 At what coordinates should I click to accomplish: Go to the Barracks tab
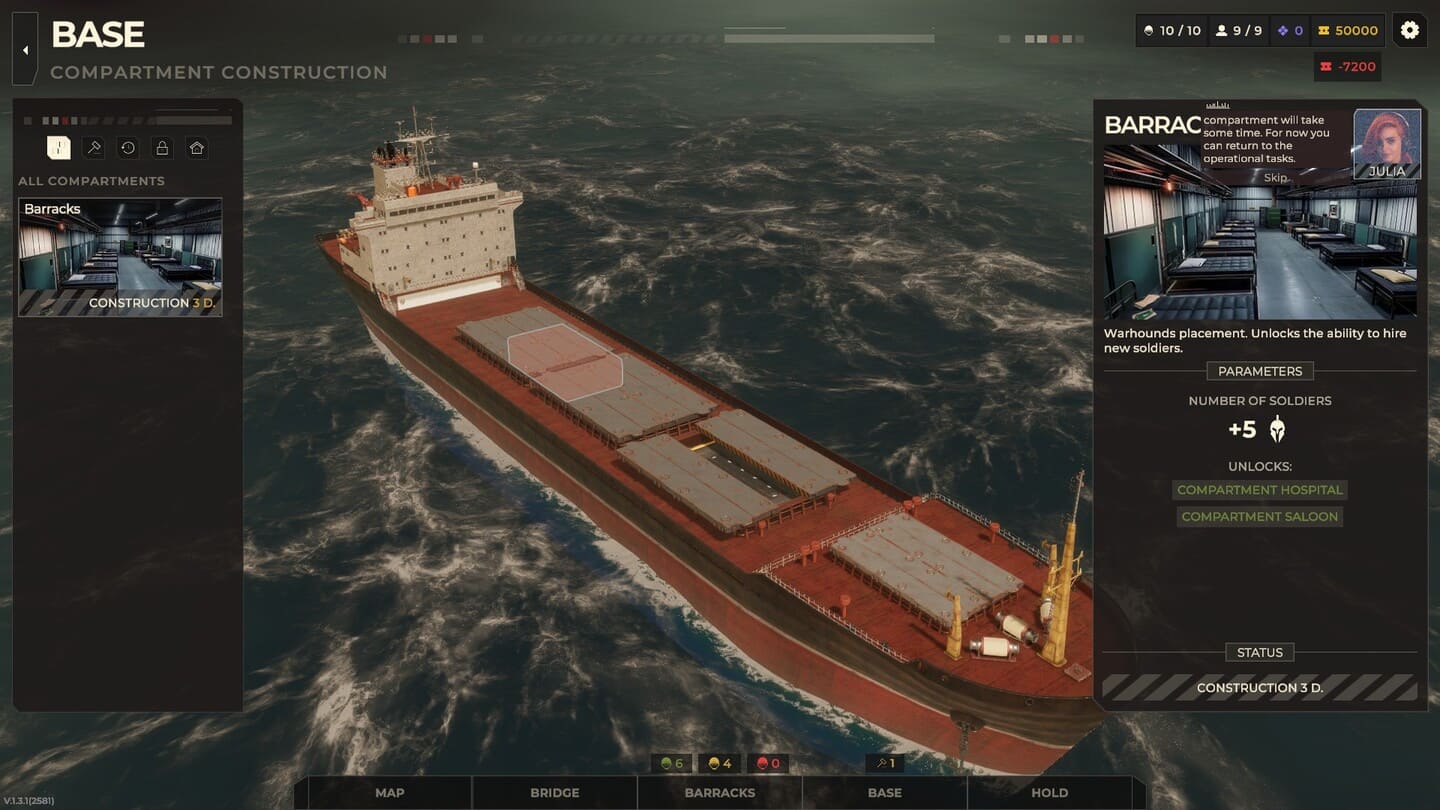(x=719, y=792)
